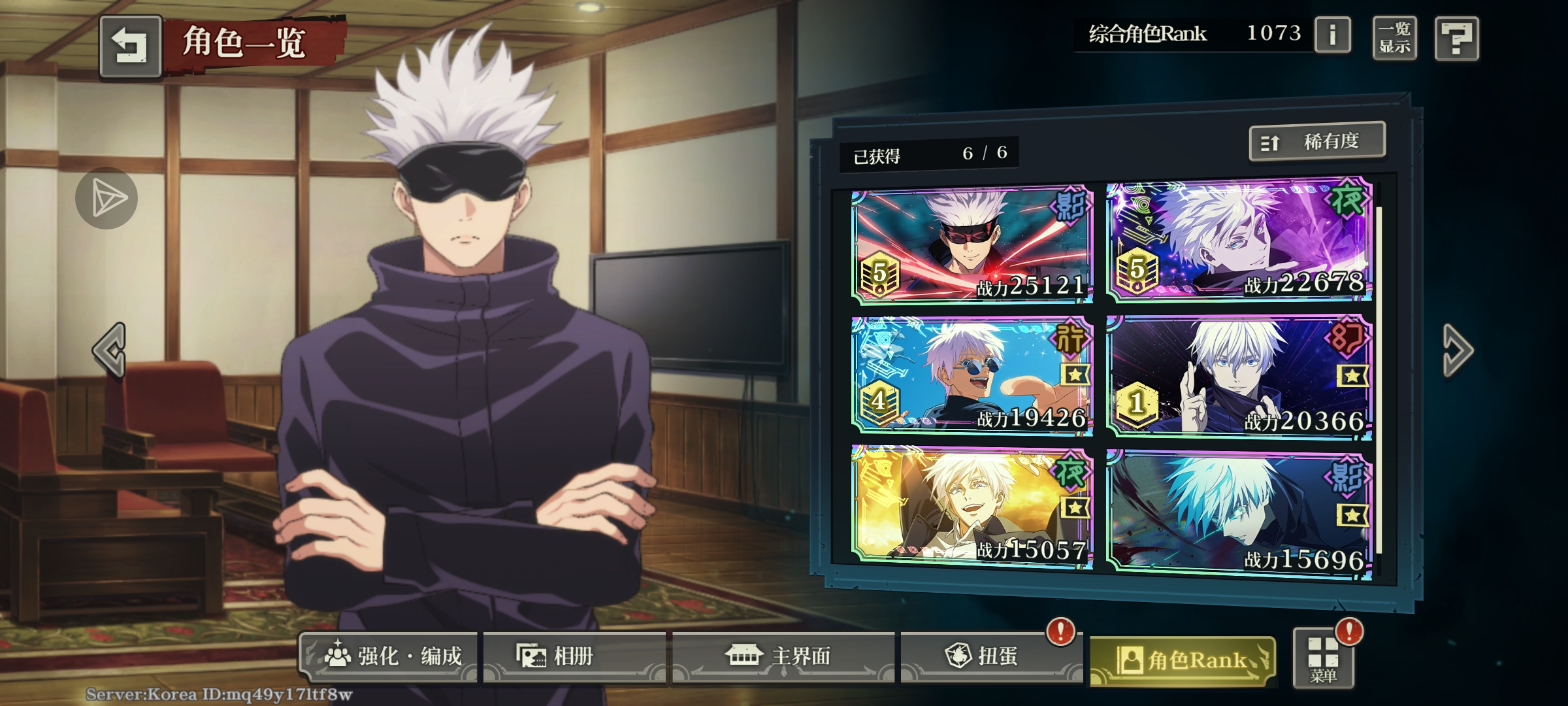Screen dimensions: 1568x706
Task: Open the 相册 album
Action: [x=574, y=656]
